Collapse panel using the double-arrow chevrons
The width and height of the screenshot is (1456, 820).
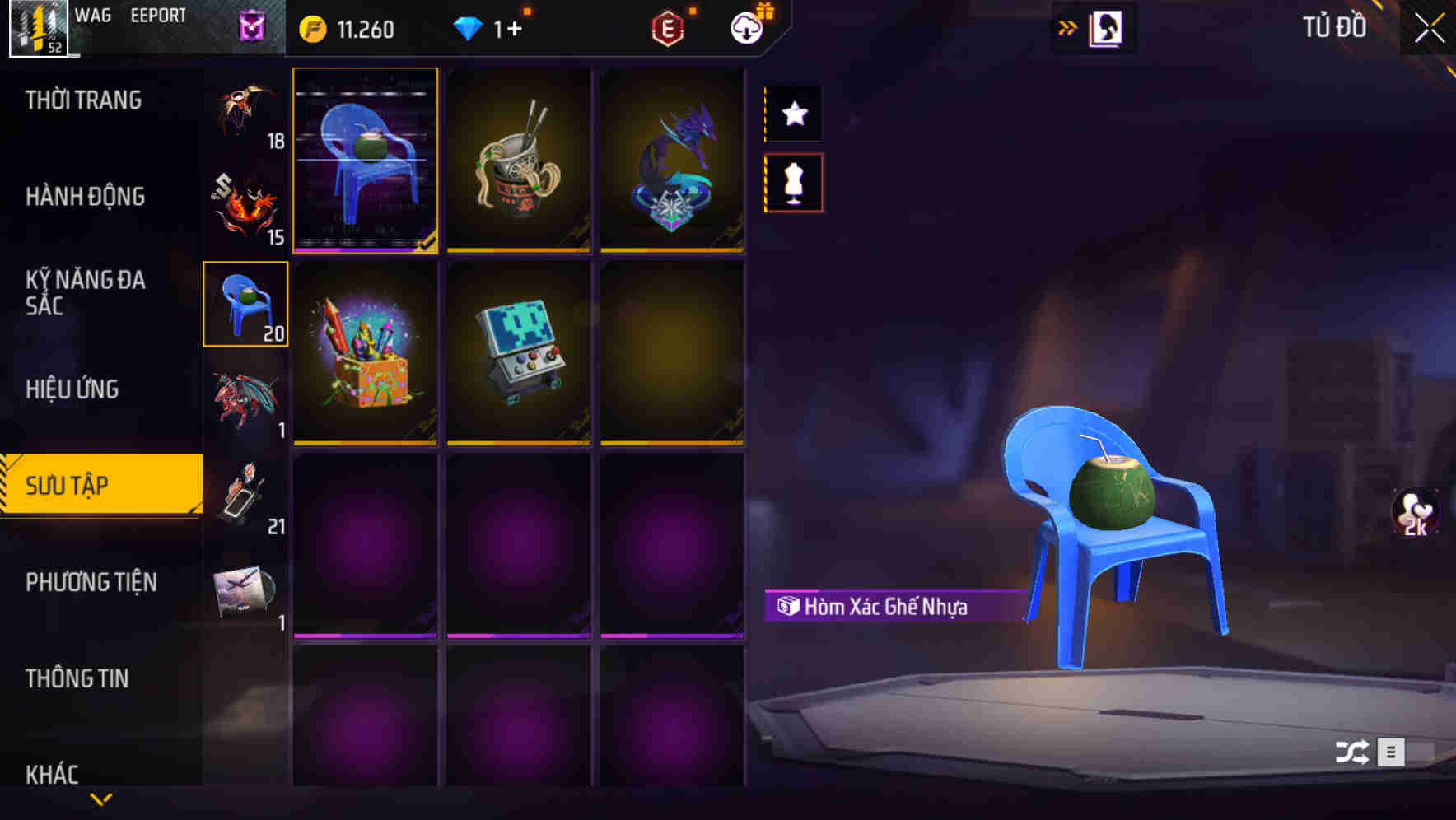[x=1066, y=26]
